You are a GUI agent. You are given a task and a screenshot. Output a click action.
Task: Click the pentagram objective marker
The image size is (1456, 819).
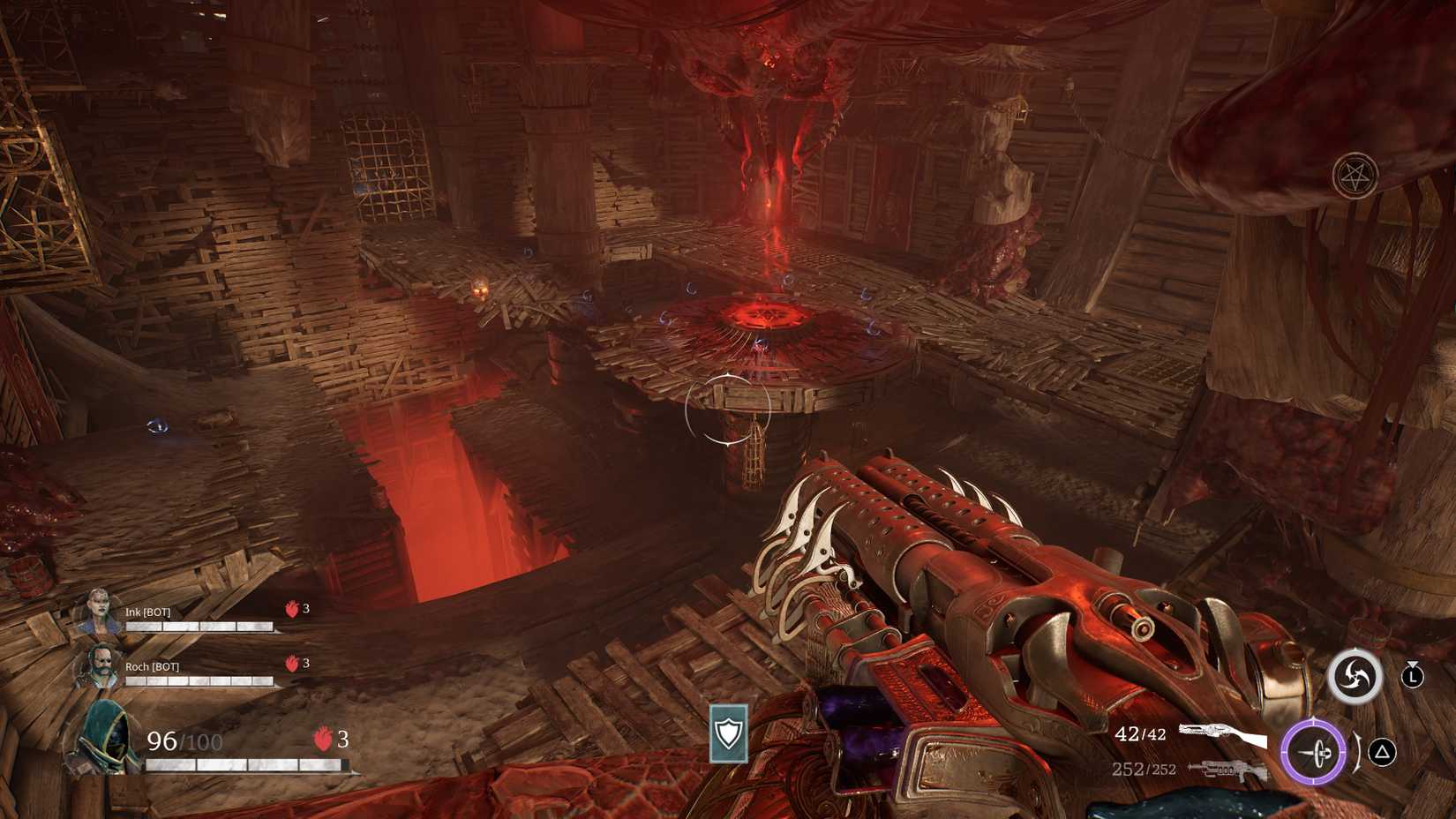coord(1355,176)
